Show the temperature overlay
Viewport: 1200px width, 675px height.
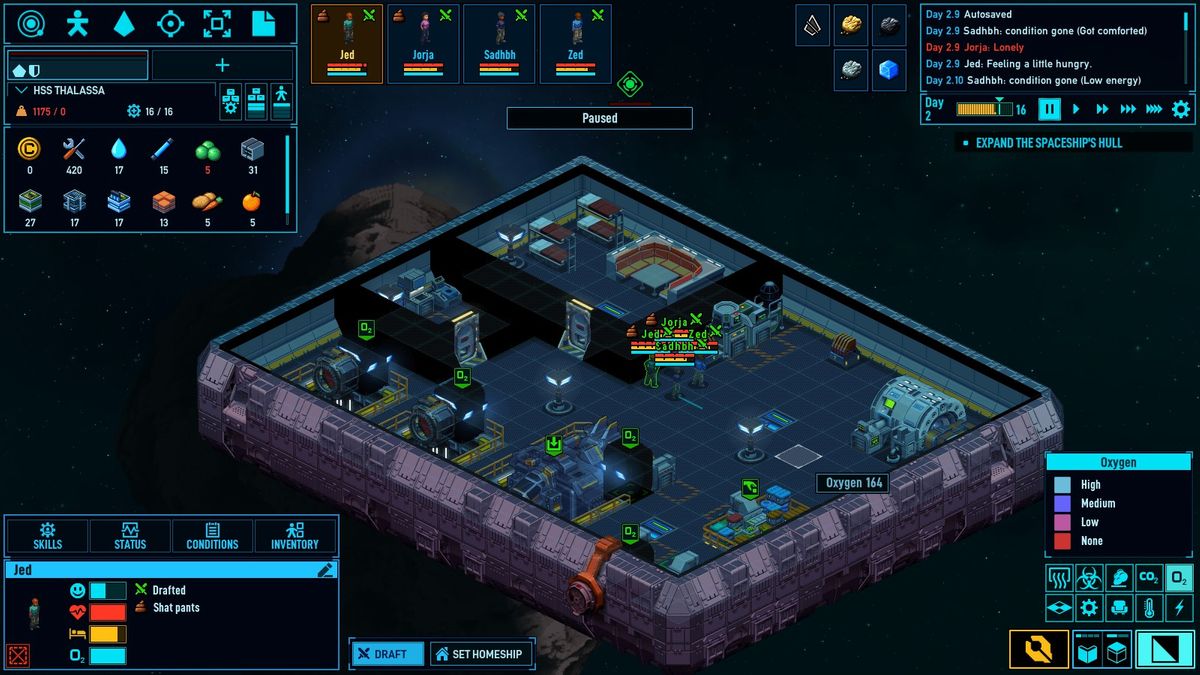coord(1149,607)
